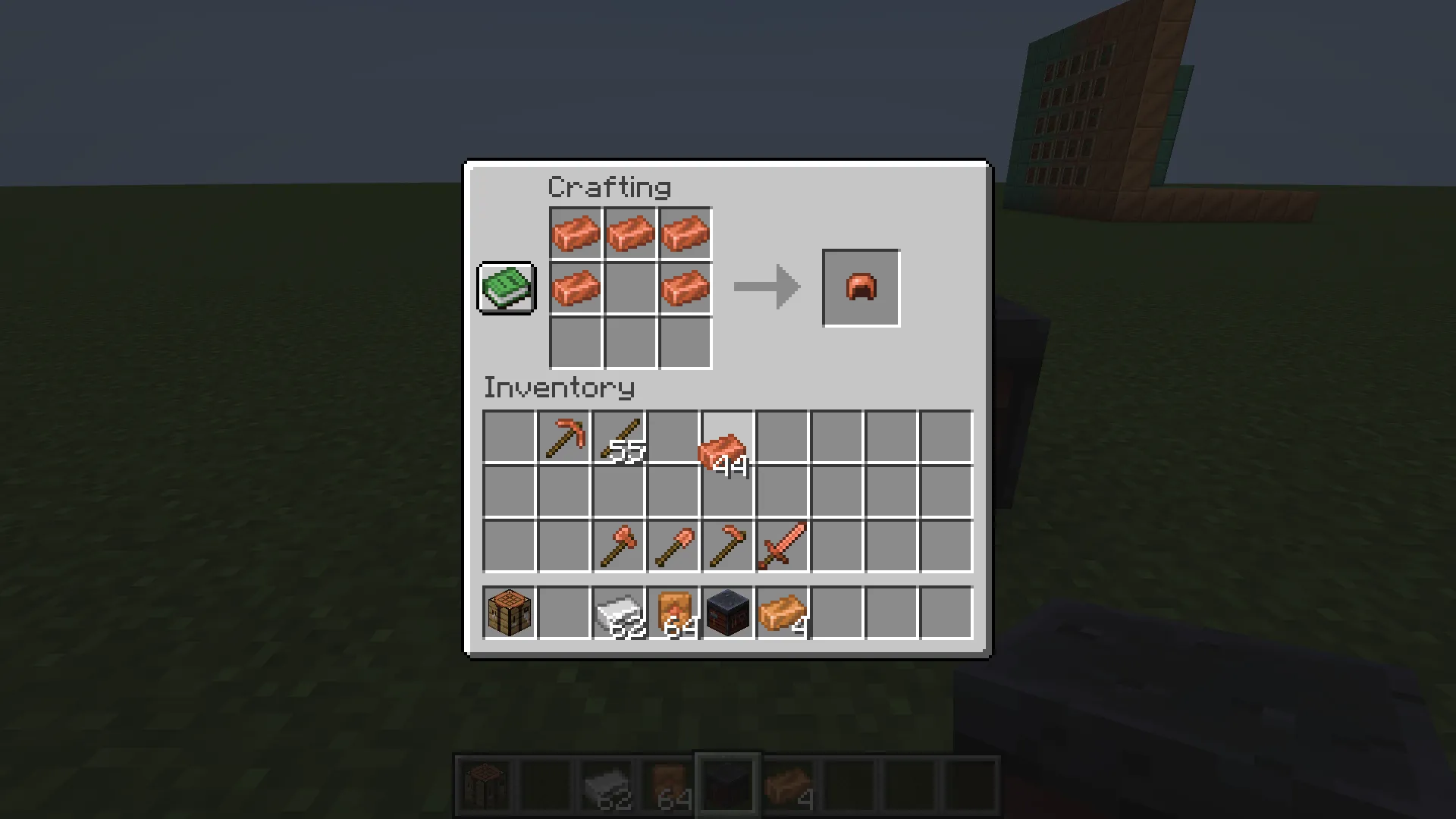Viewport: 1456px width, 819px height.
Task: Click the copper ingot in the middle-left crafting slot
Action: [576, 287]
